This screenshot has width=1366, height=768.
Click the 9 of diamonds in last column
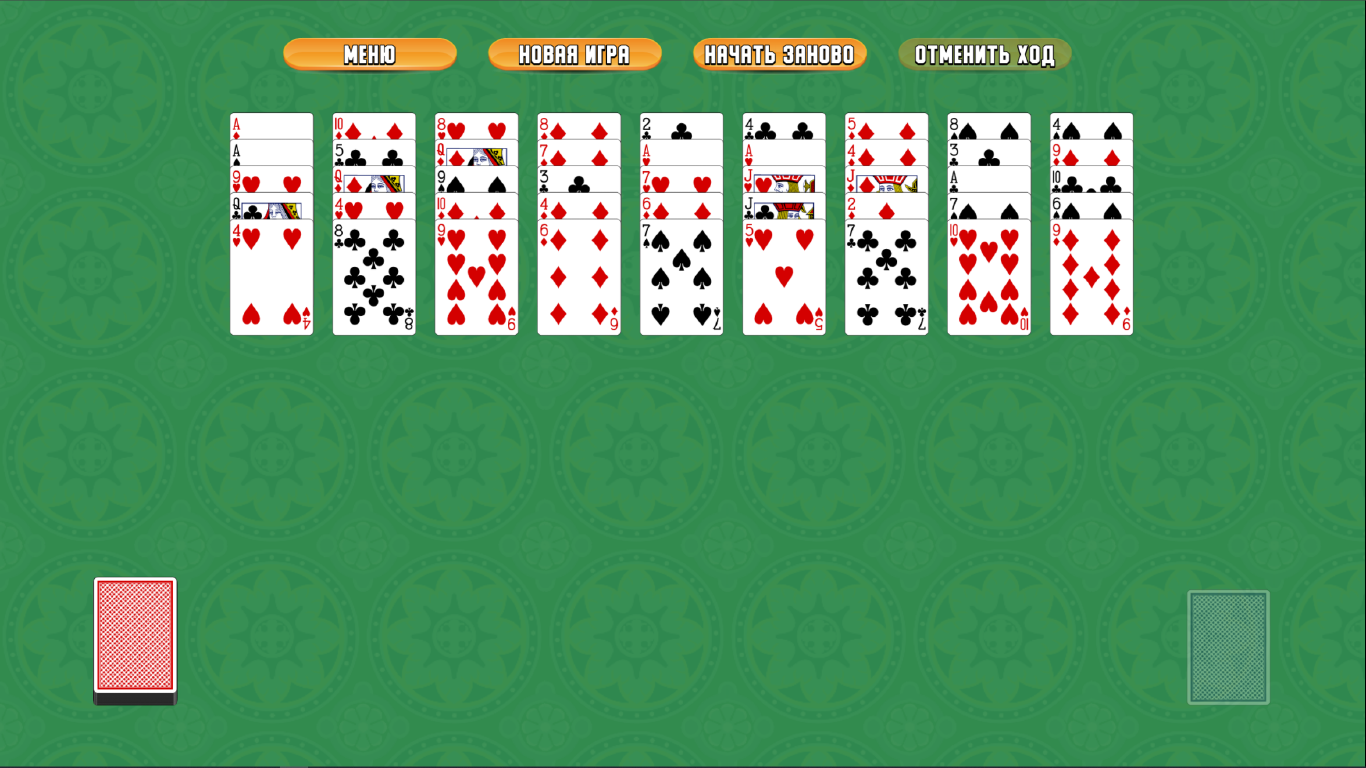[1091, 280]
